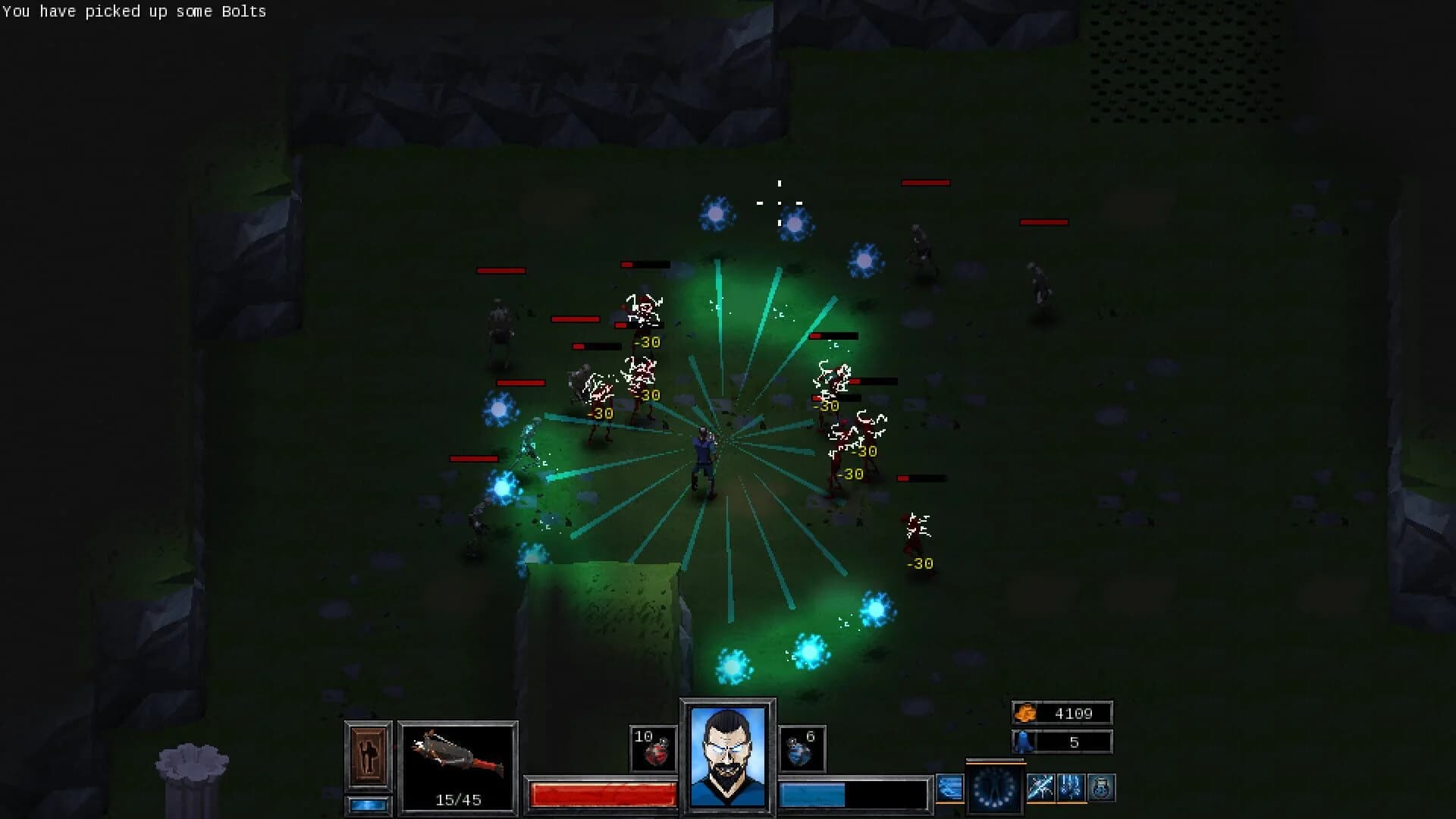
Task: Click the crossed projectiles skill icon
Action: click(1040, 789)
